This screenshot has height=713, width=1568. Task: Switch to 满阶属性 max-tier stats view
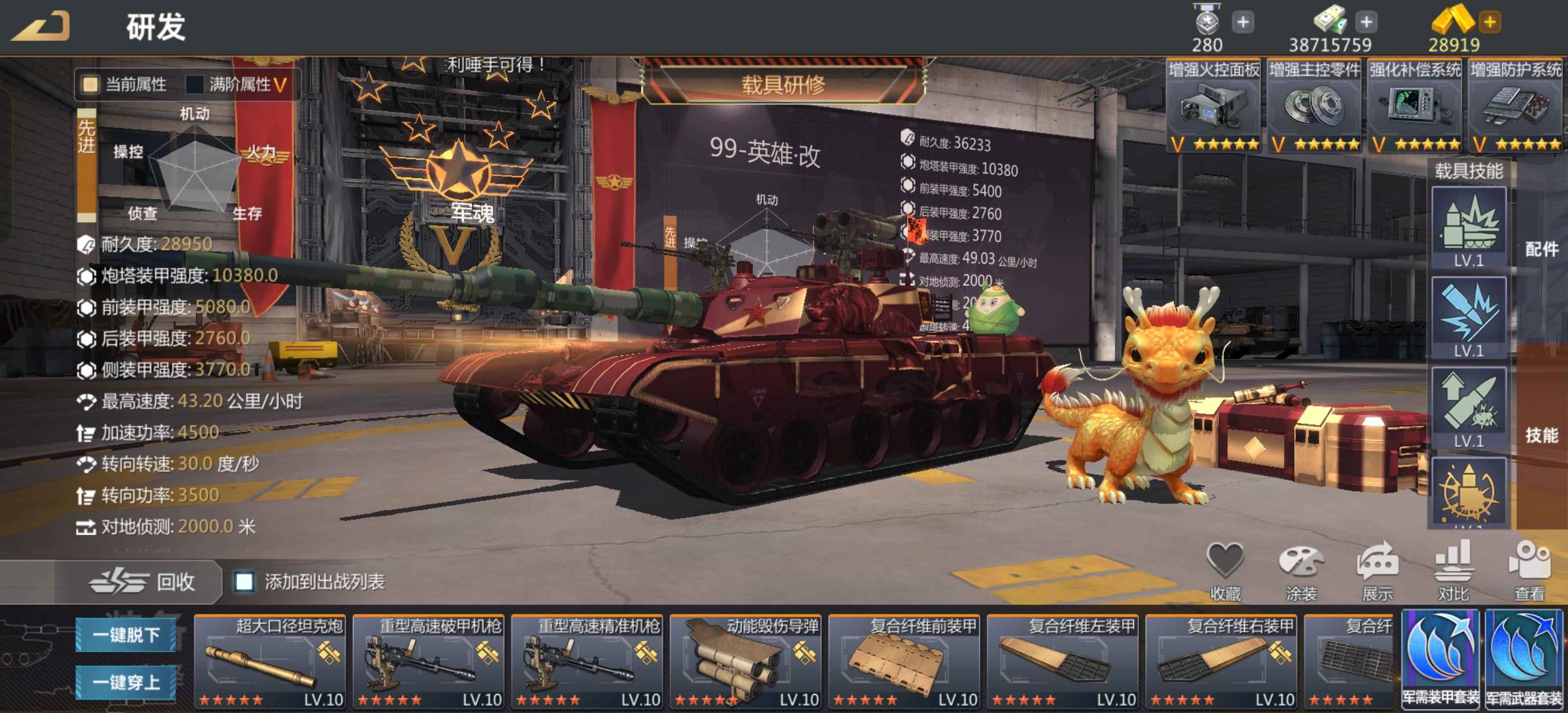[x=196, y=84]
